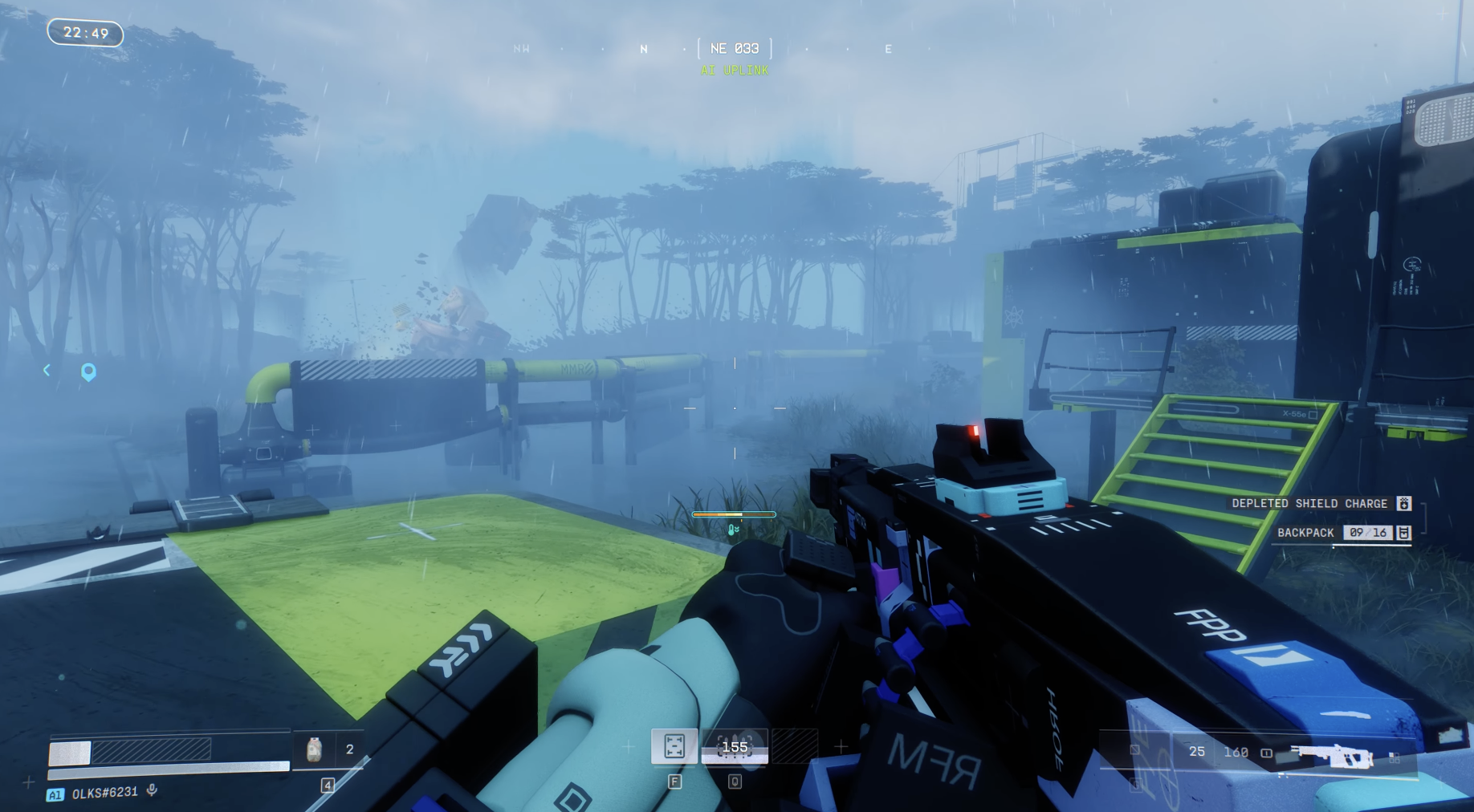Open the backpack icon beside 09/16
1474x812 pixels.
click(1403, 533)
